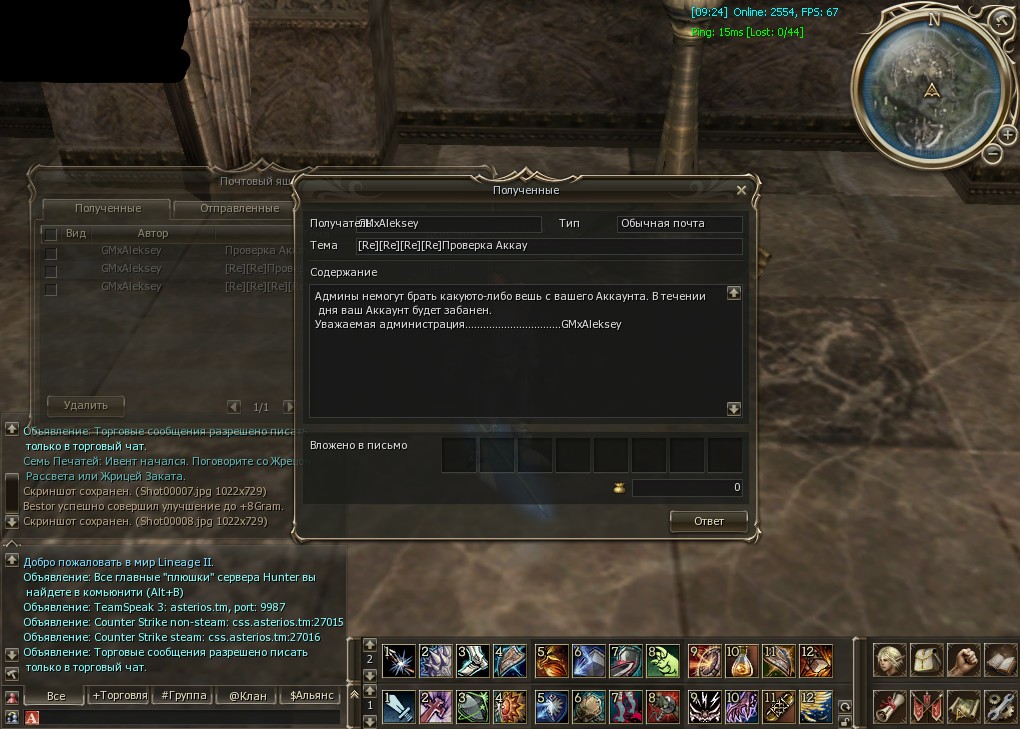The height and width of the screenshot is (729, 1020).
Task: Open the +Торговля trade chat tab
Action: coord(119,695)
